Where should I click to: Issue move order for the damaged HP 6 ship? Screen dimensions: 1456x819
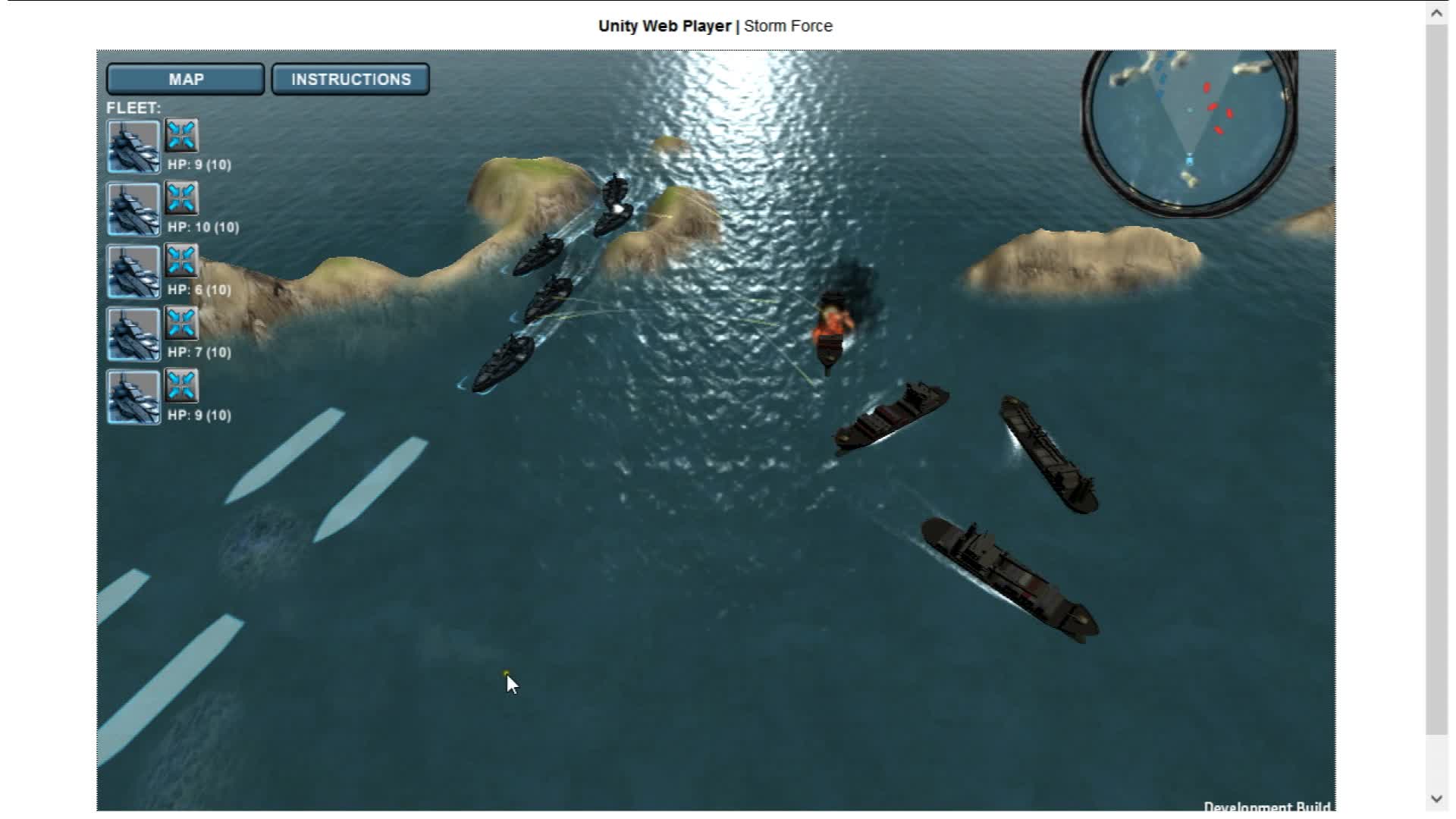pos(180,261)
